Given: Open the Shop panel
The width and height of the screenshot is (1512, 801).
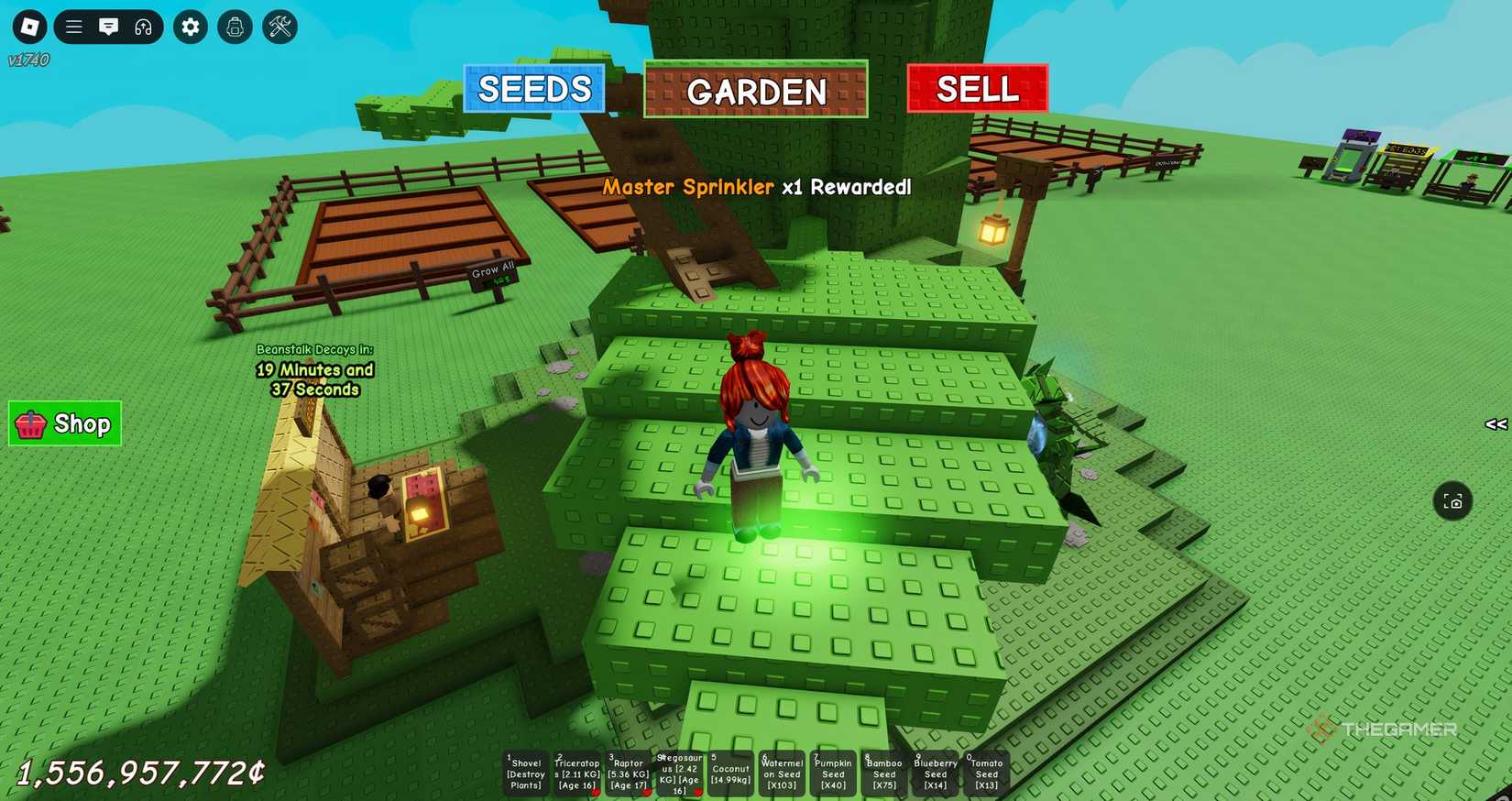Looking at the screenshot, I should [64, 423].
